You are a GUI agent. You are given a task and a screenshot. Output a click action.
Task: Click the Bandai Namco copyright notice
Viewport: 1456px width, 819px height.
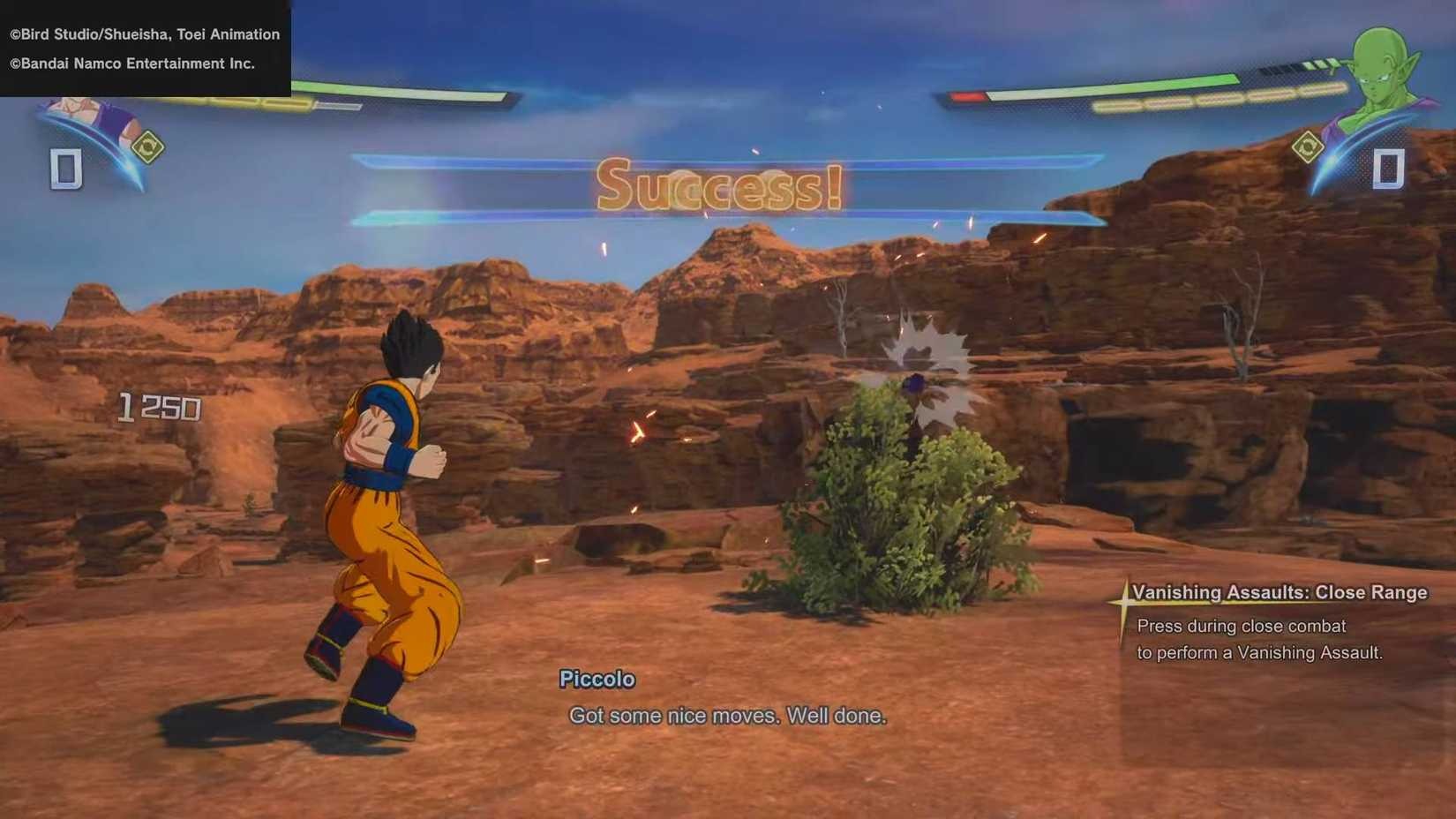point(131,64)
